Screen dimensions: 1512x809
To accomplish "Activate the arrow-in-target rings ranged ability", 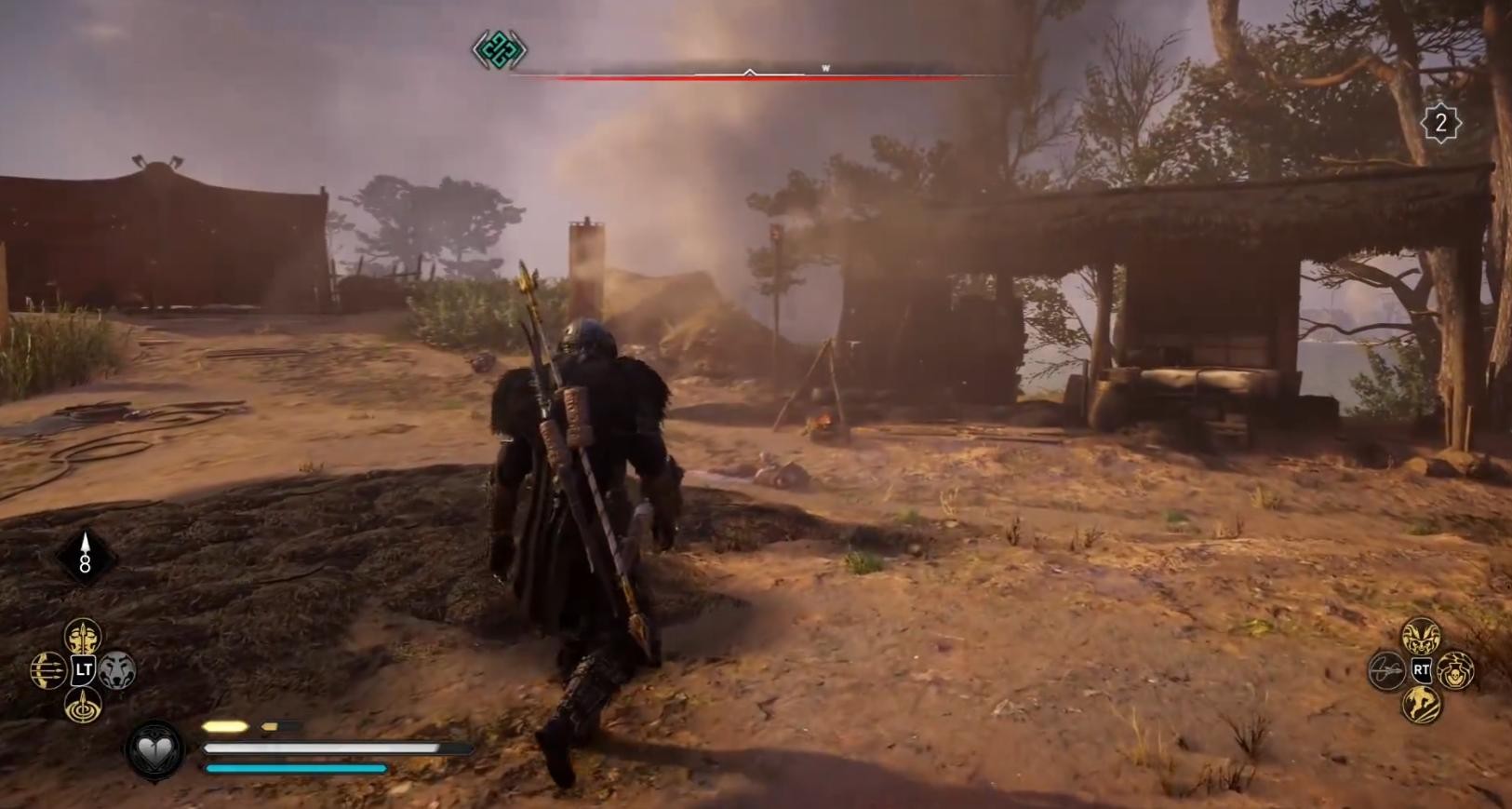I will [x=83, y=704].
